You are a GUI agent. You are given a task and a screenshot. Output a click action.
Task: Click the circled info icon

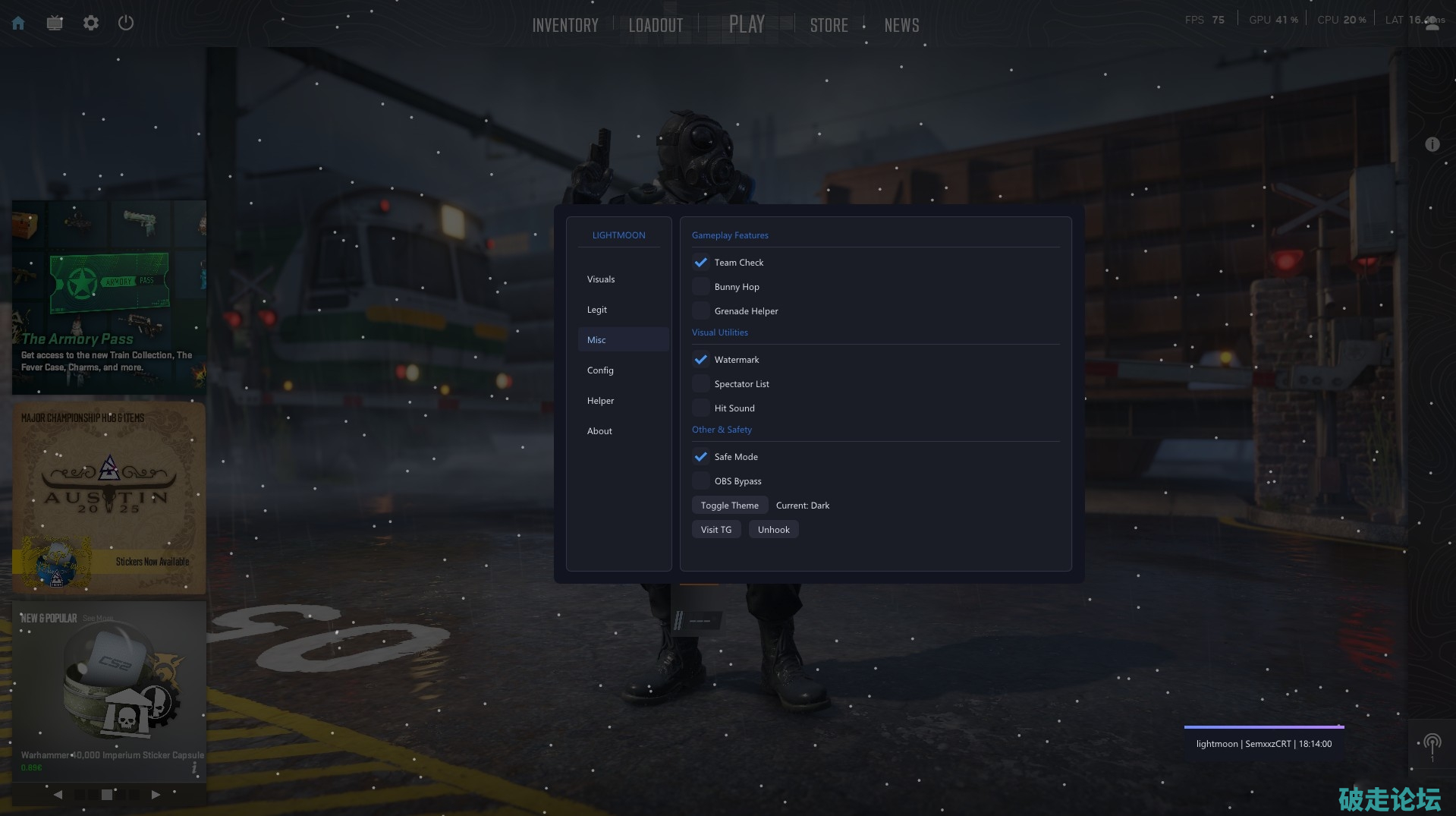click(x=1432, y=144)
